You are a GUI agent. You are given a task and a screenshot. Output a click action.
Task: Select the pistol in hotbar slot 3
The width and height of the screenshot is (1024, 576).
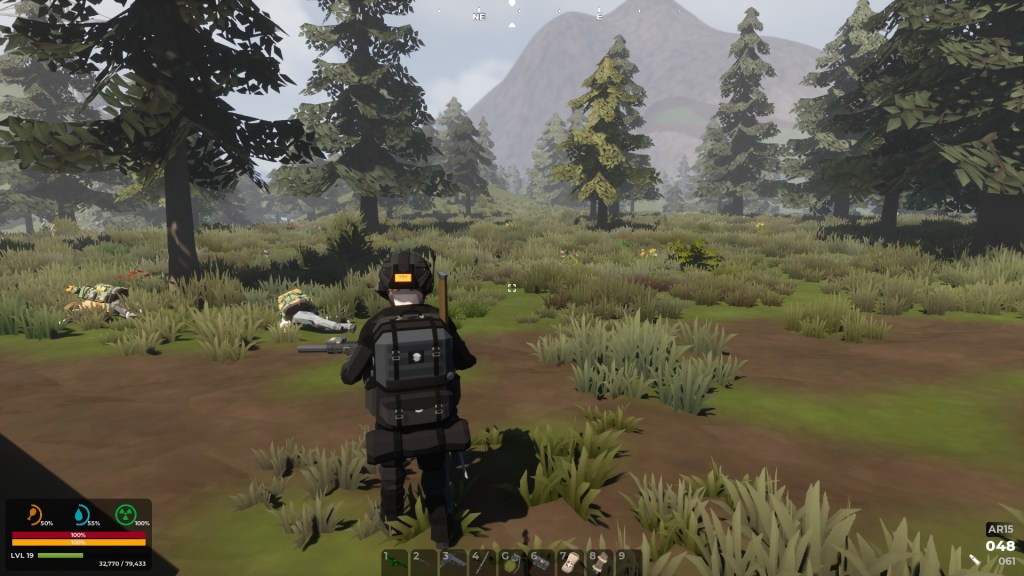453,562
